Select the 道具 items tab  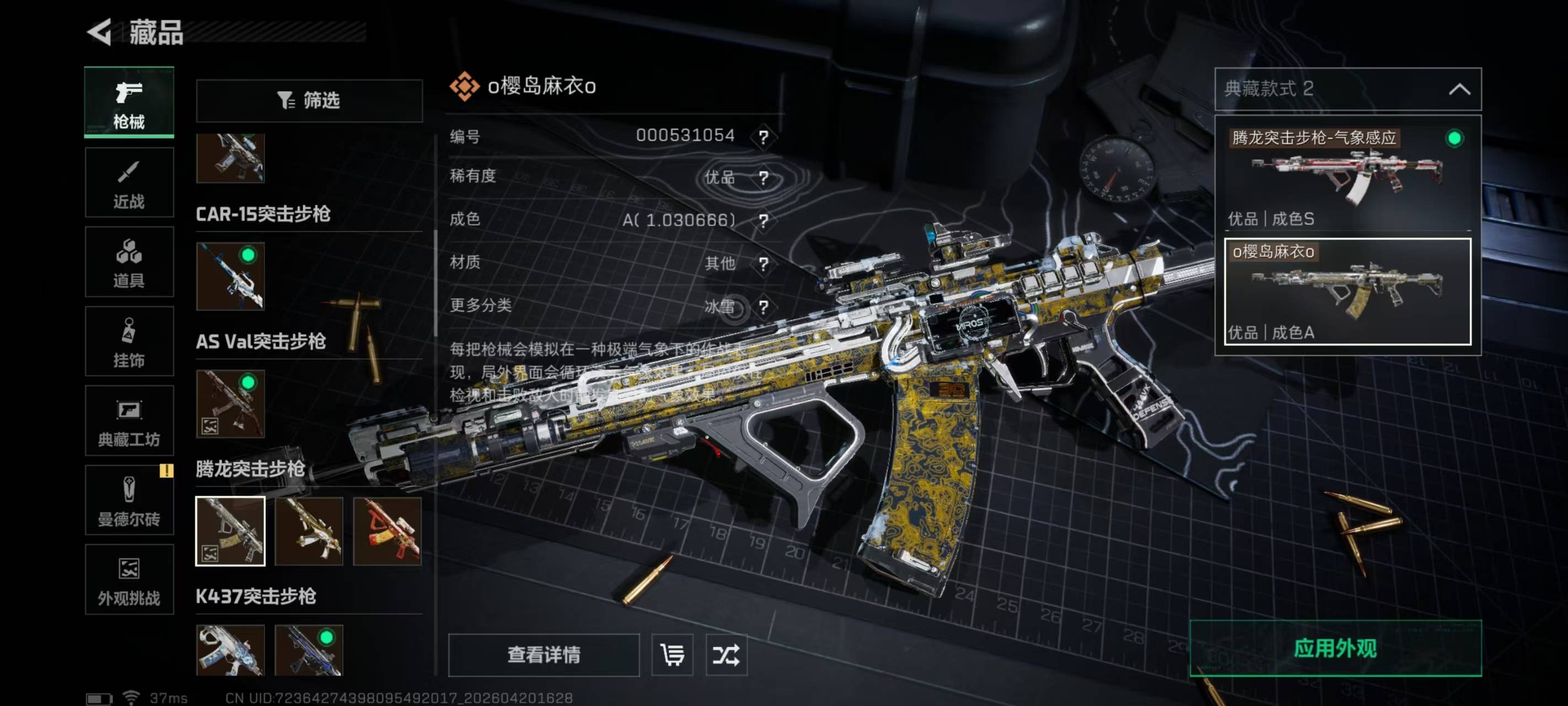[x=129, y=262]
